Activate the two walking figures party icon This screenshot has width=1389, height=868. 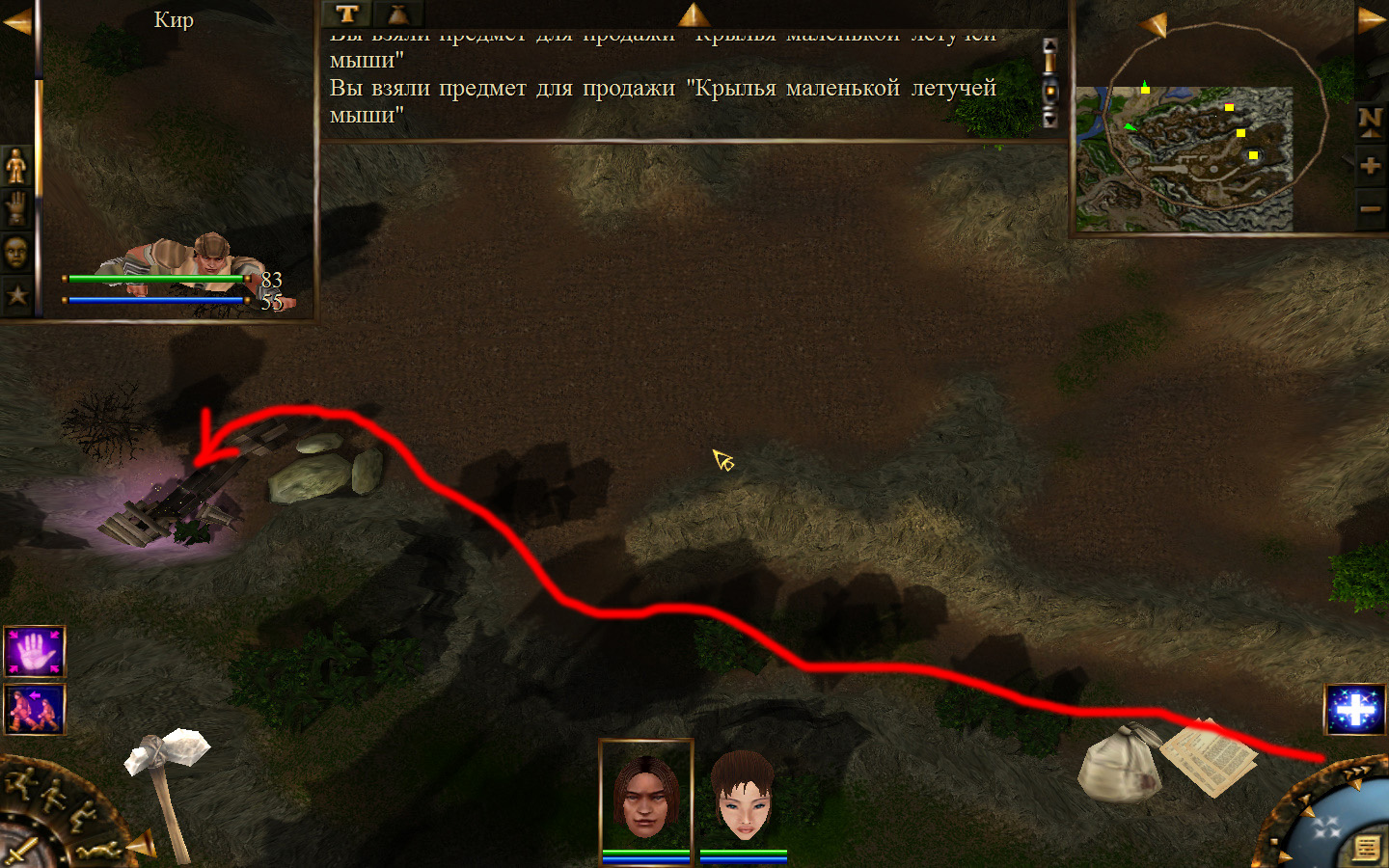pyautogui.click(x=35, y=710)
